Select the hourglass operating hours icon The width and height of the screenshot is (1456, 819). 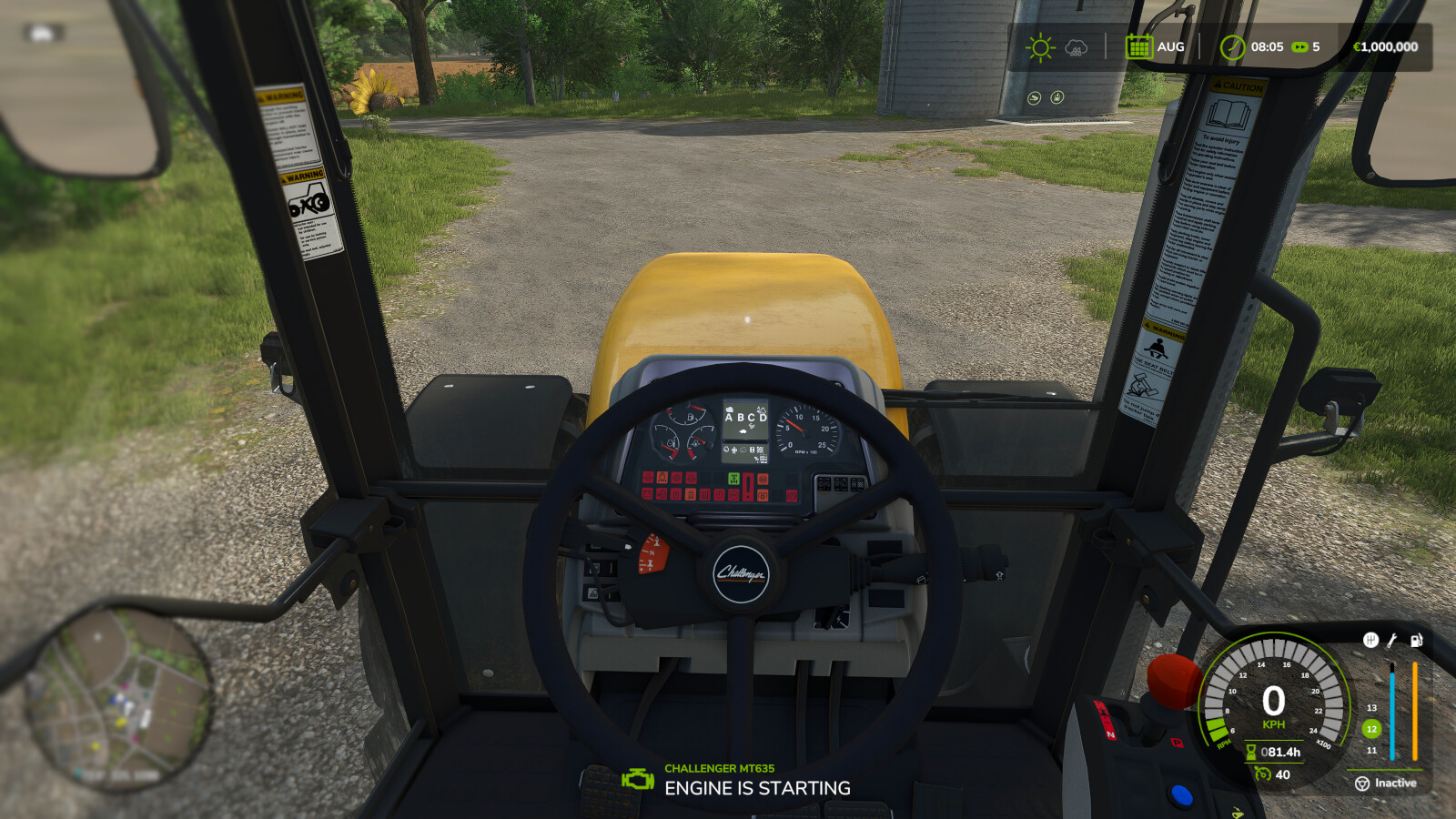[x=1251, y=751]
